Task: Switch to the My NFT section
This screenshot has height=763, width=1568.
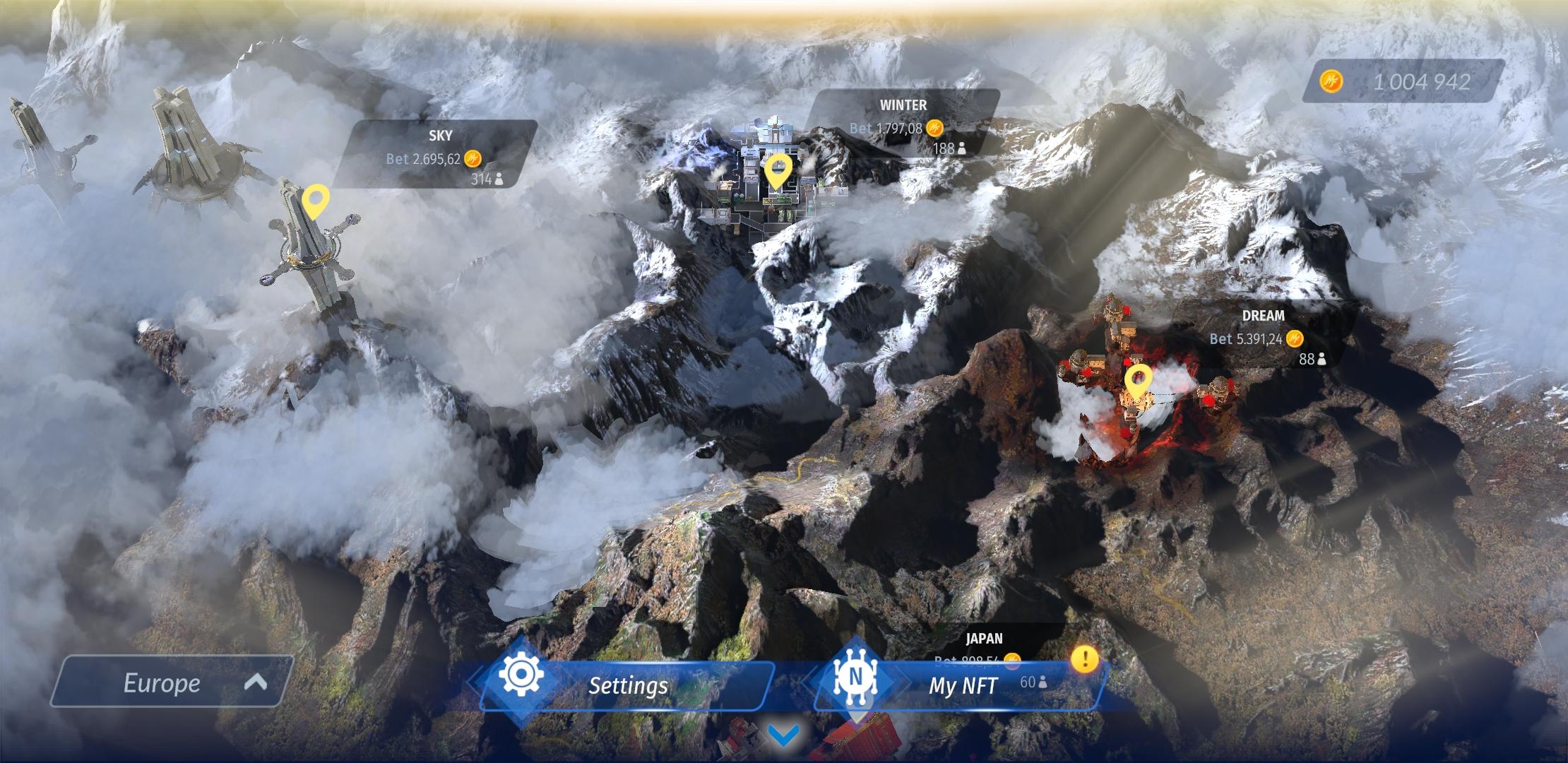Action: (x=964, y=684)
